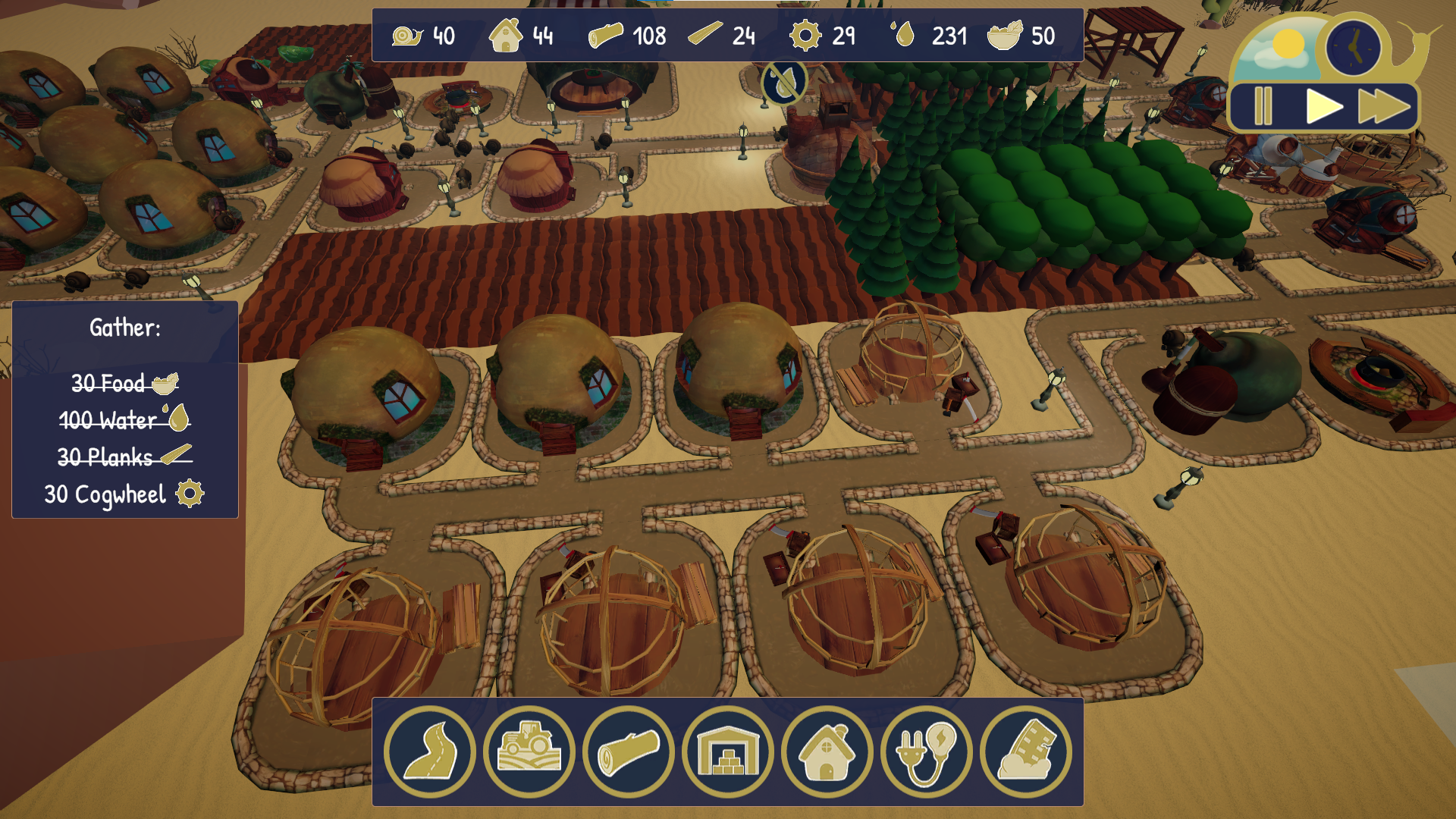Select the farm tractor build category
1456x819 pixels.
click(529, 752)
